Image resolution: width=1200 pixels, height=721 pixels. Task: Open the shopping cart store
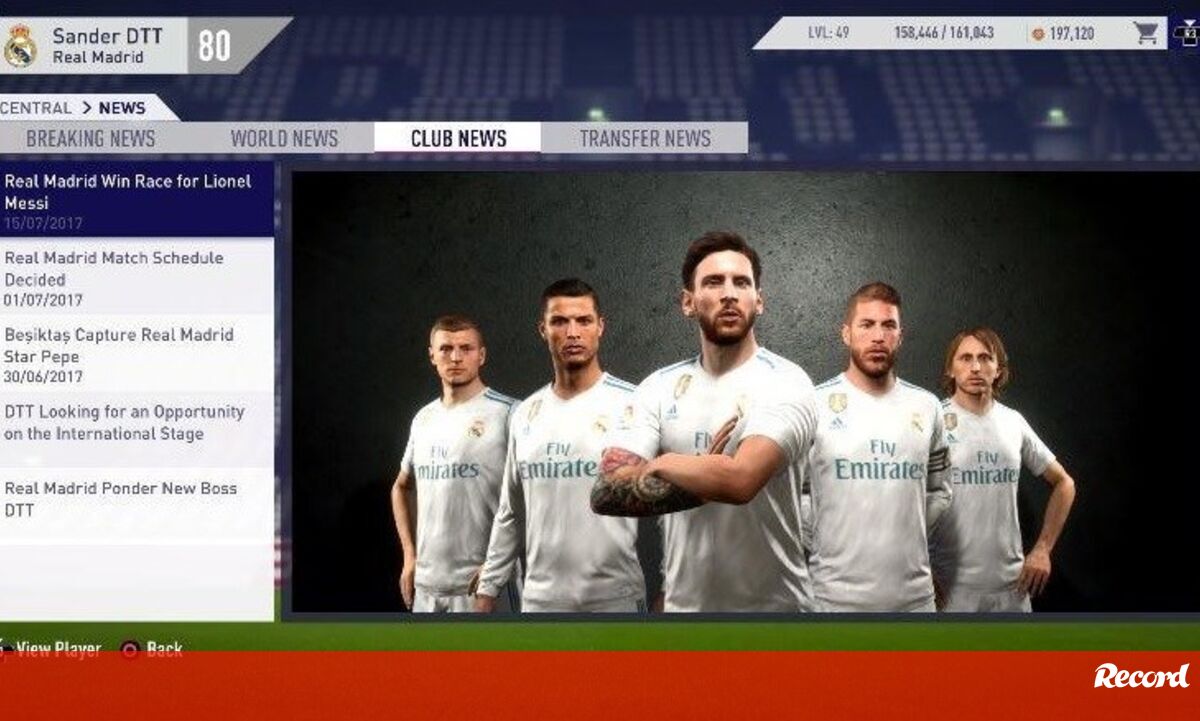pos(1146,33)
